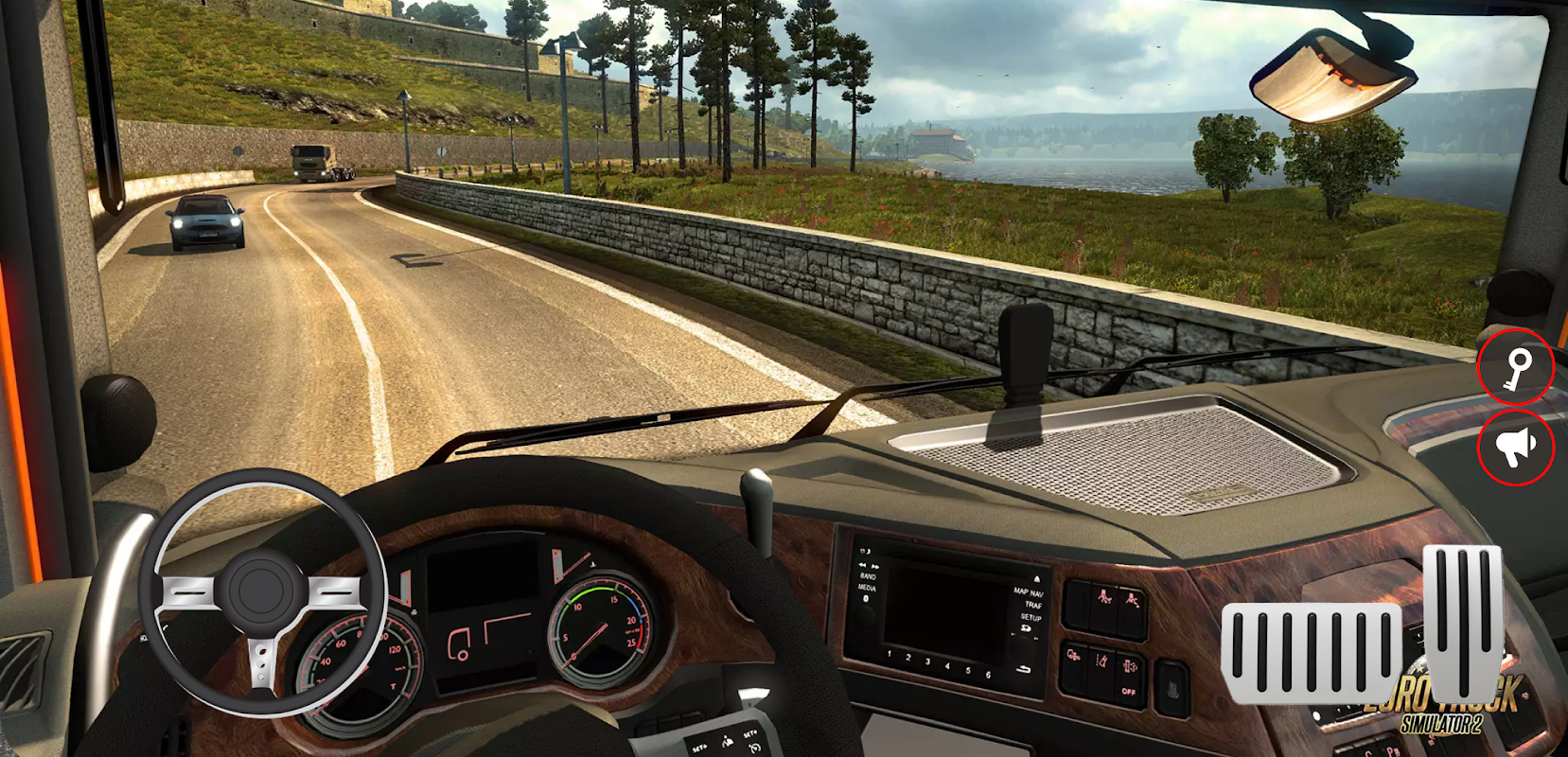Tap the on-screen steering wheel control

click(261, 591)
